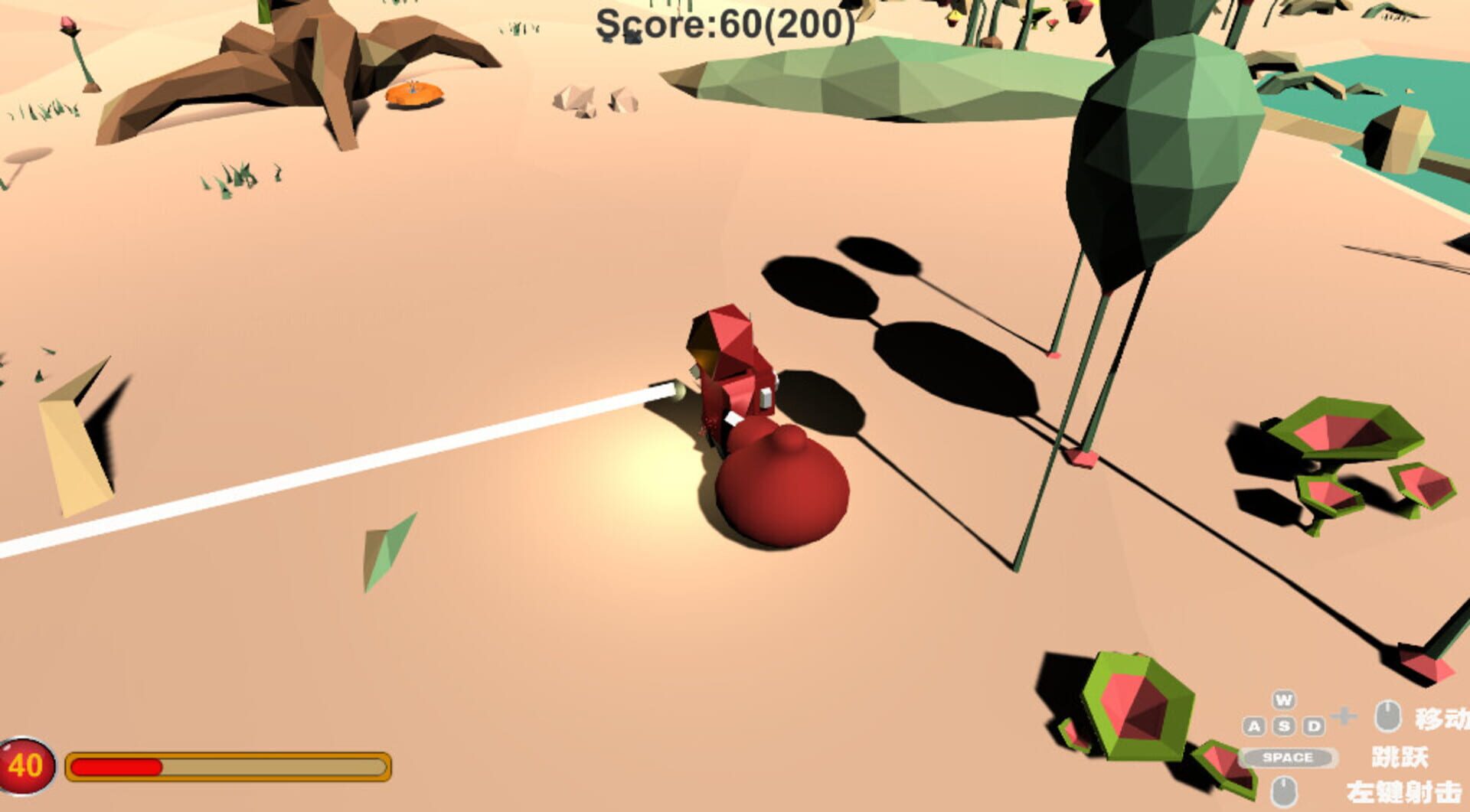Click the orange pumpkin near the dead tree
1470x812 pixels.
(413, 95)
